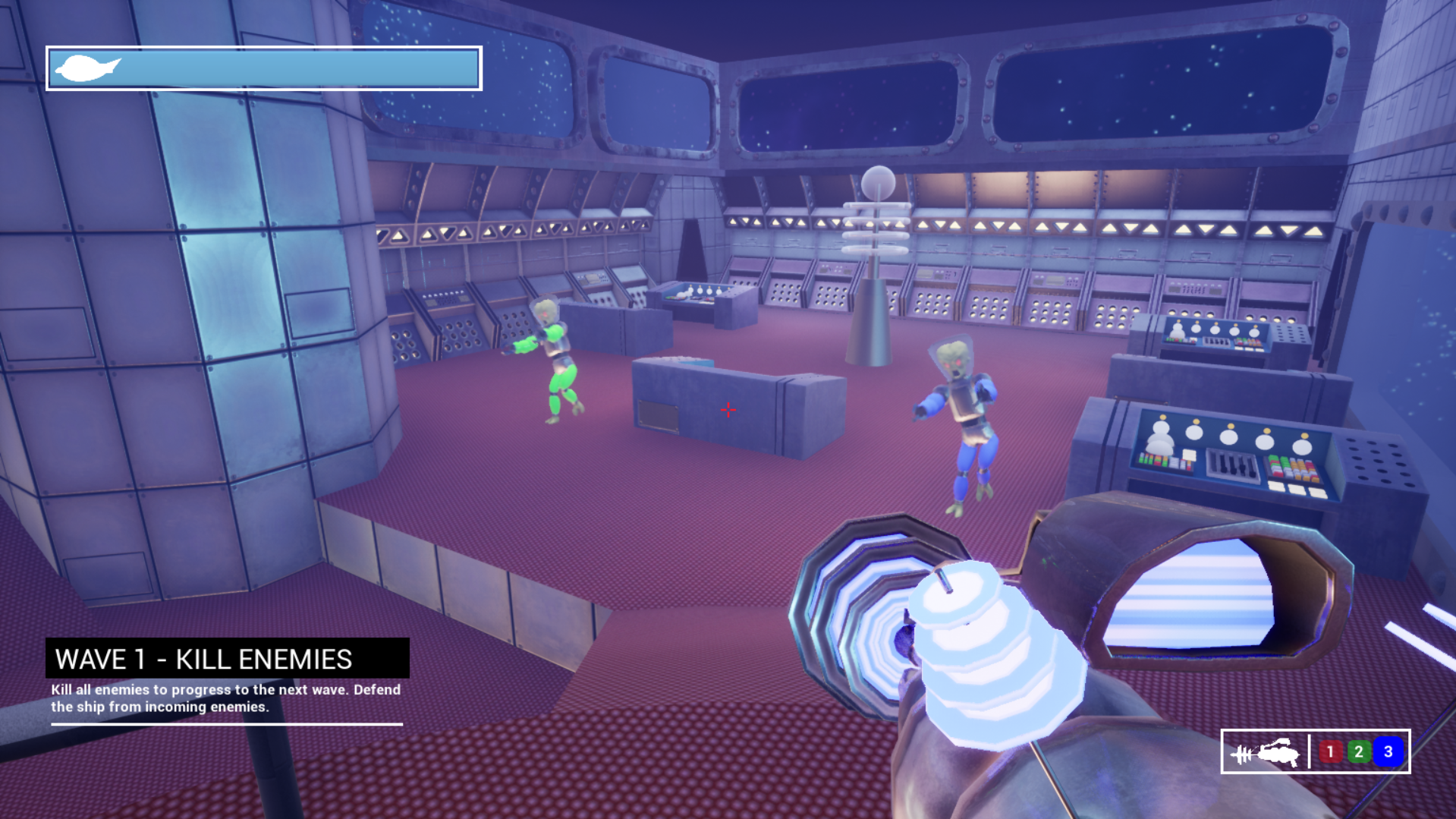The image size is (1456, 819).
Task: Choose the blue weapon slot 3
Action: tap(1388, 751)
